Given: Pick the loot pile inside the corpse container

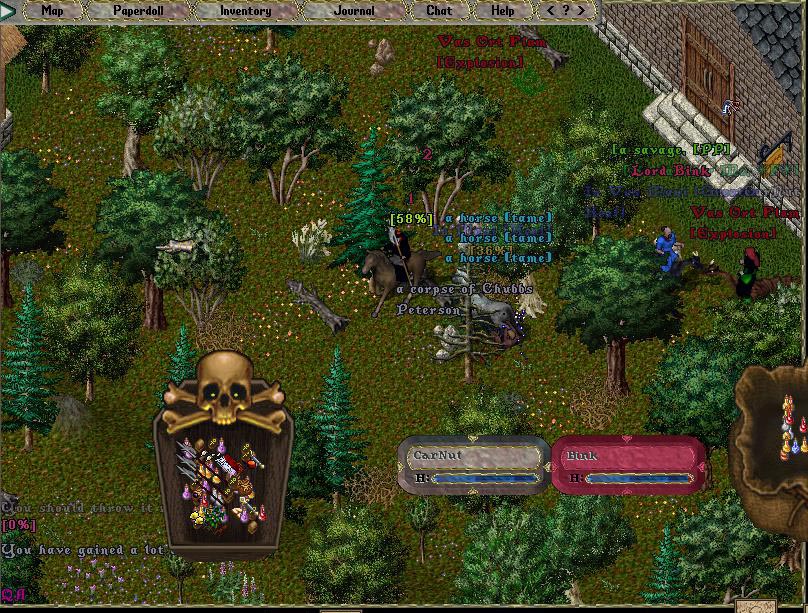Looking at the screenshot, I should point(221,485).
